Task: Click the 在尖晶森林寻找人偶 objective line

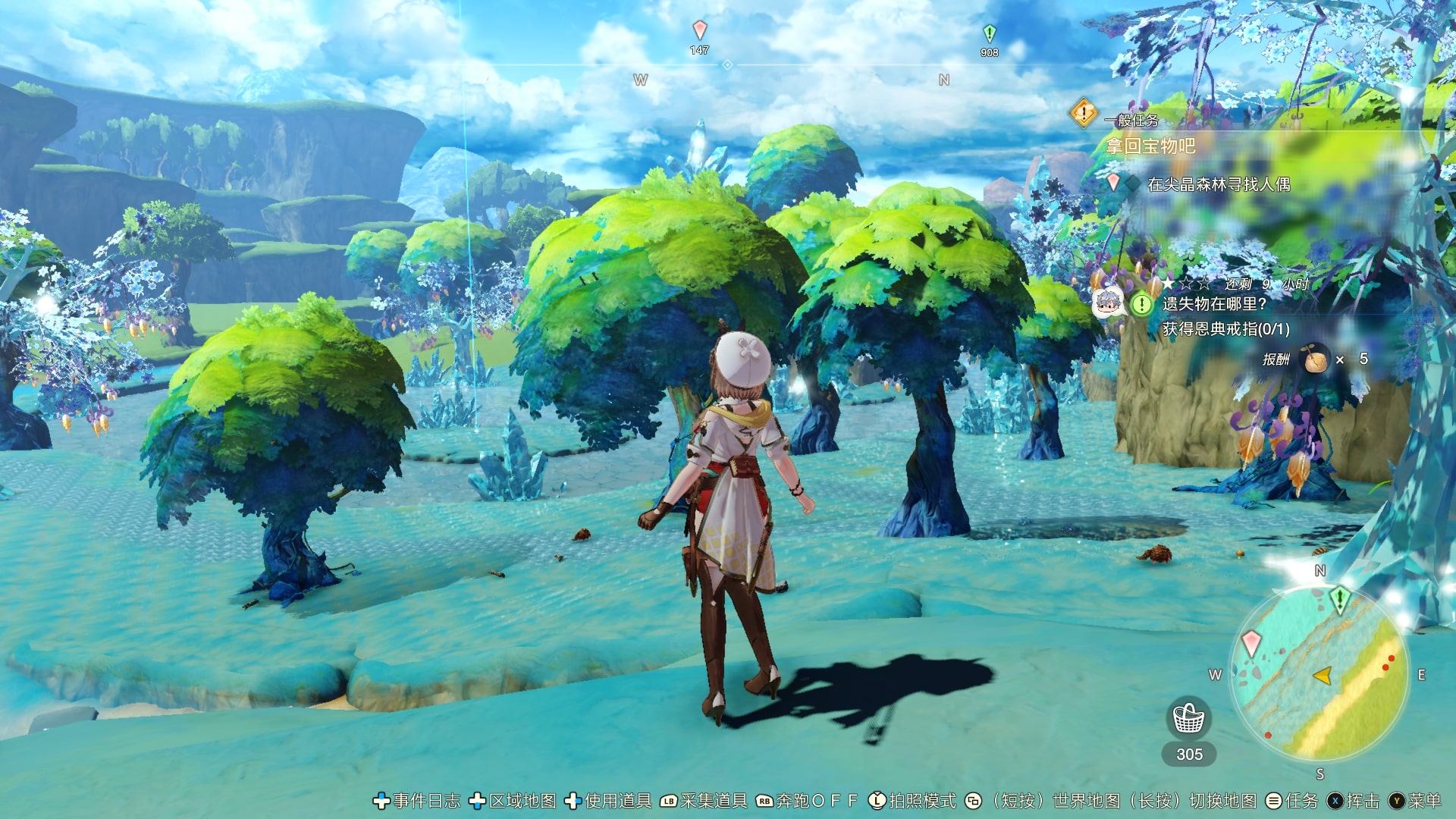Action: tap(1218, 184)
